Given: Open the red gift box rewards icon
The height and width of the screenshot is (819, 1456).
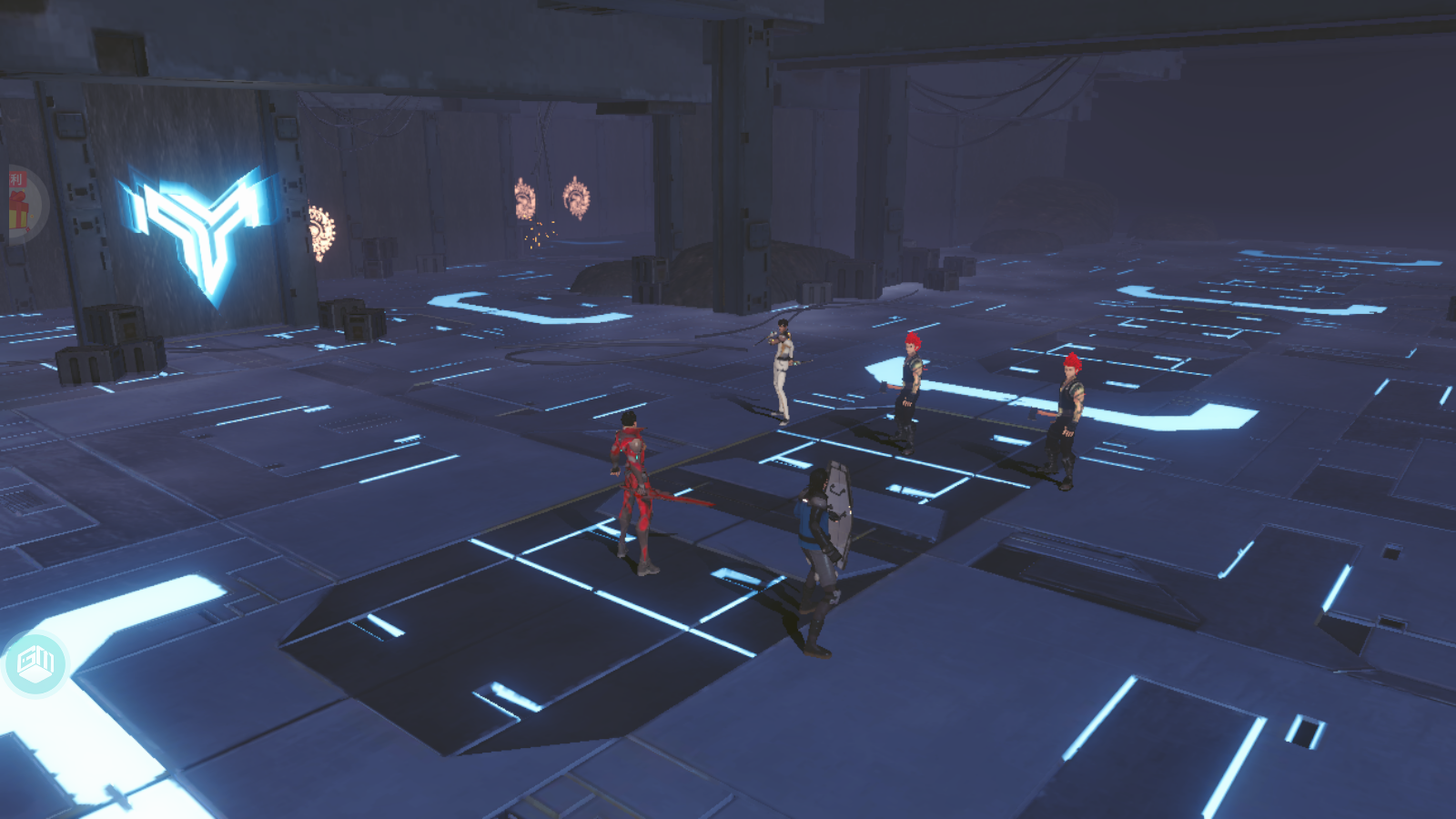Looking at the screenshot, I should tap(18, 206).
